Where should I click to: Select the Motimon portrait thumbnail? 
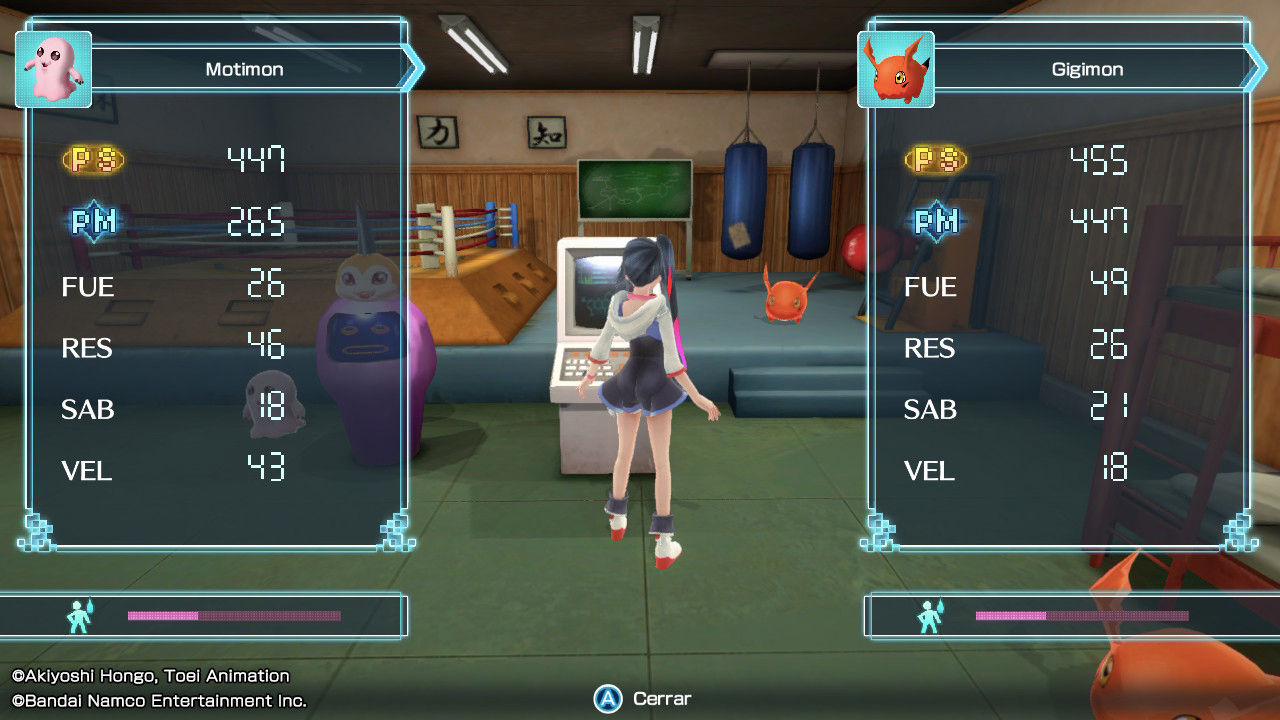(x=54, y=69)
